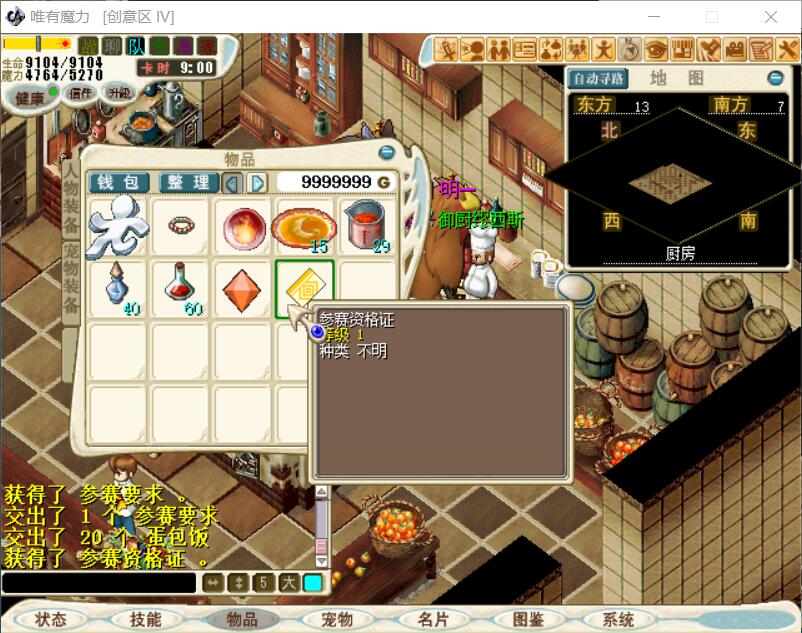This screenshot has width=802, height=633.
Task: Pick the blue potion bottle stack of 40
Action: click(117, 288)
